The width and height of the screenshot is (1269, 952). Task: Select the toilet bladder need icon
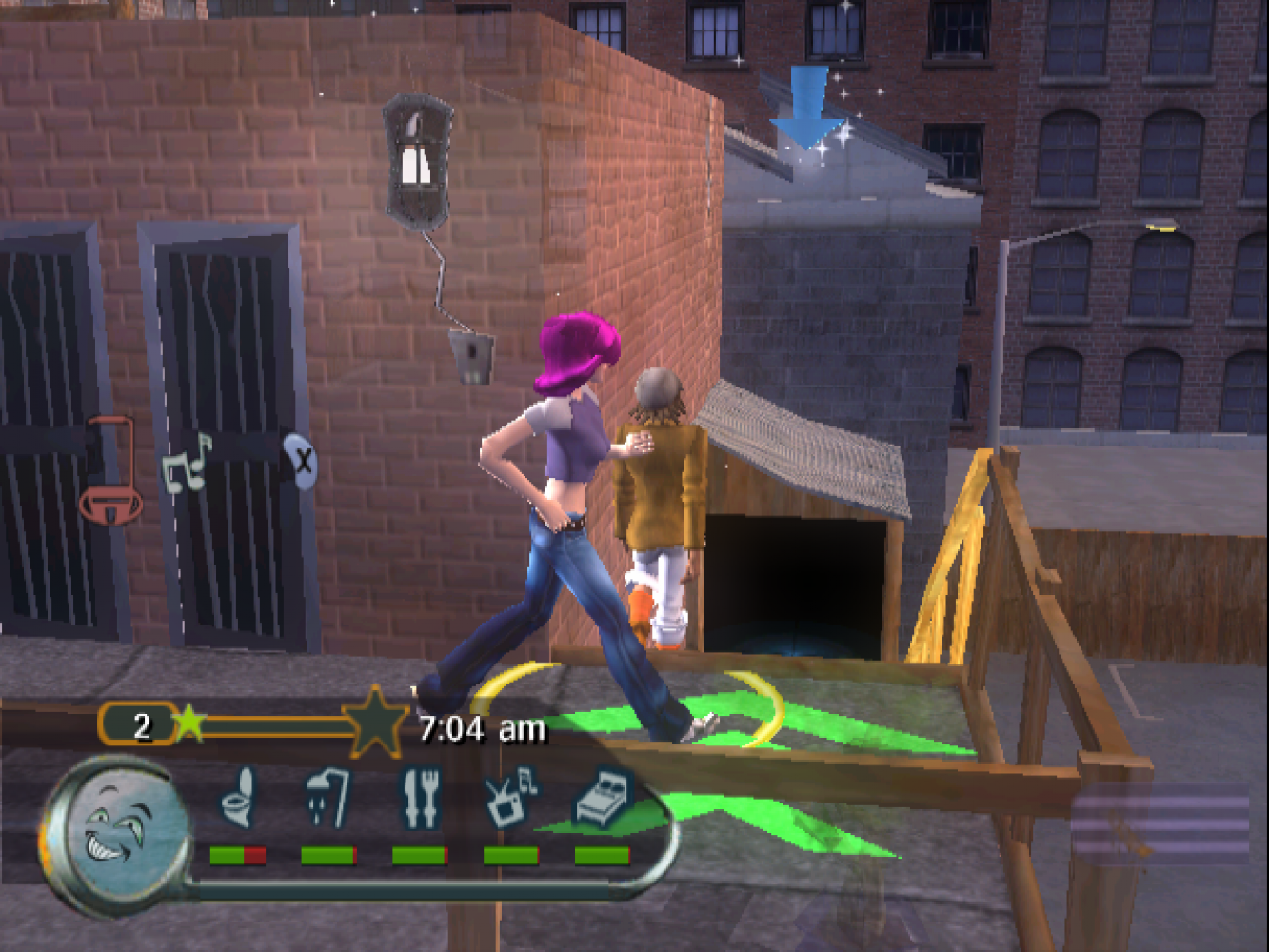[237, 797]
